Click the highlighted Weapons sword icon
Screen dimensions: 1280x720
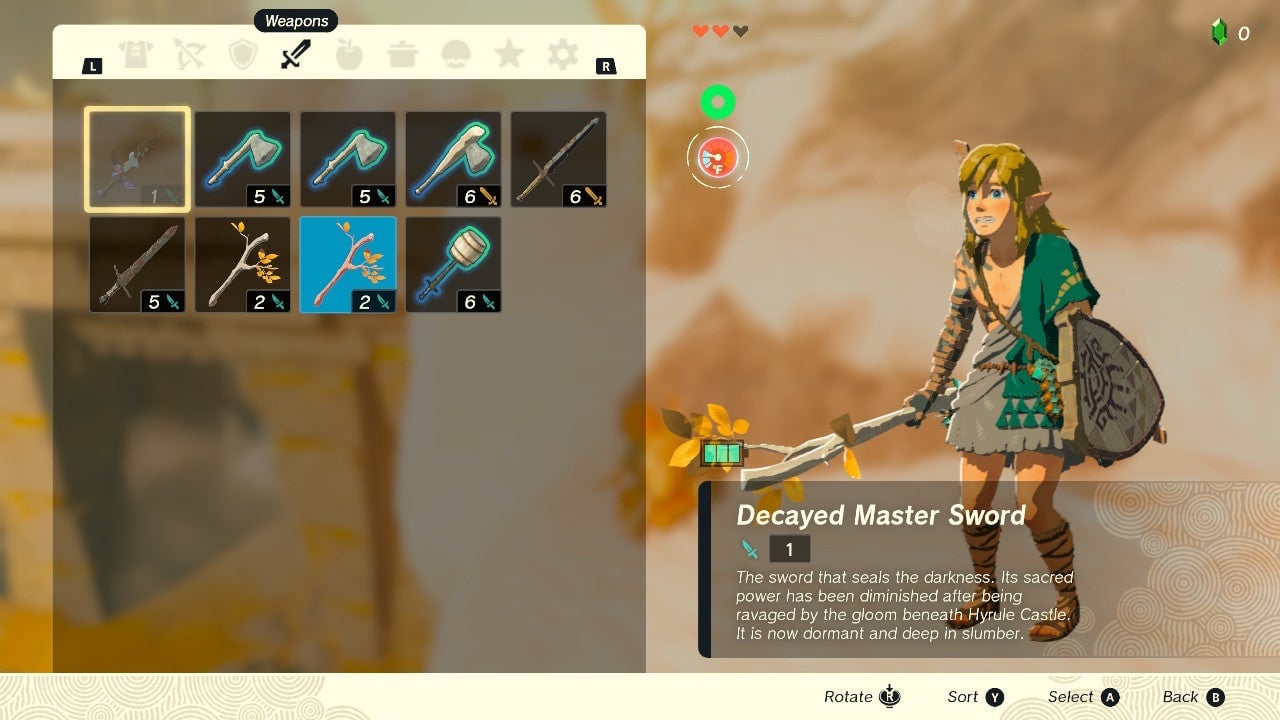click(296, 55)
